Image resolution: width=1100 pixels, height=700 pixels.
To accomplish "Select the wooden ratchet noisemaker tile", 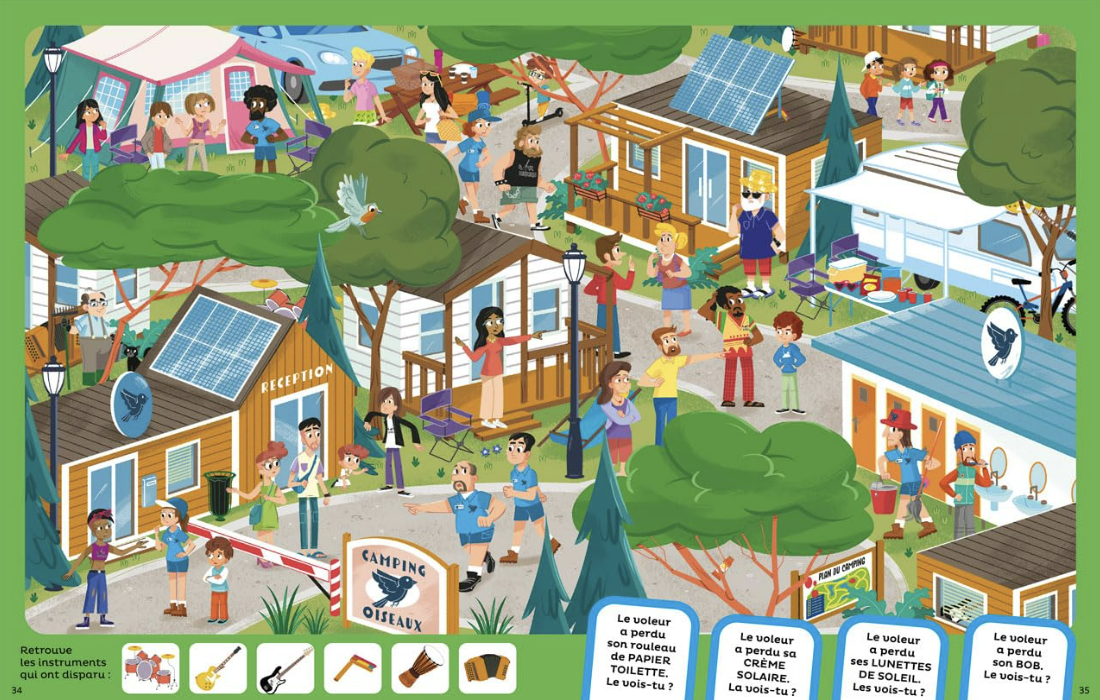I will pyautogui.click(x=352, y=668).
